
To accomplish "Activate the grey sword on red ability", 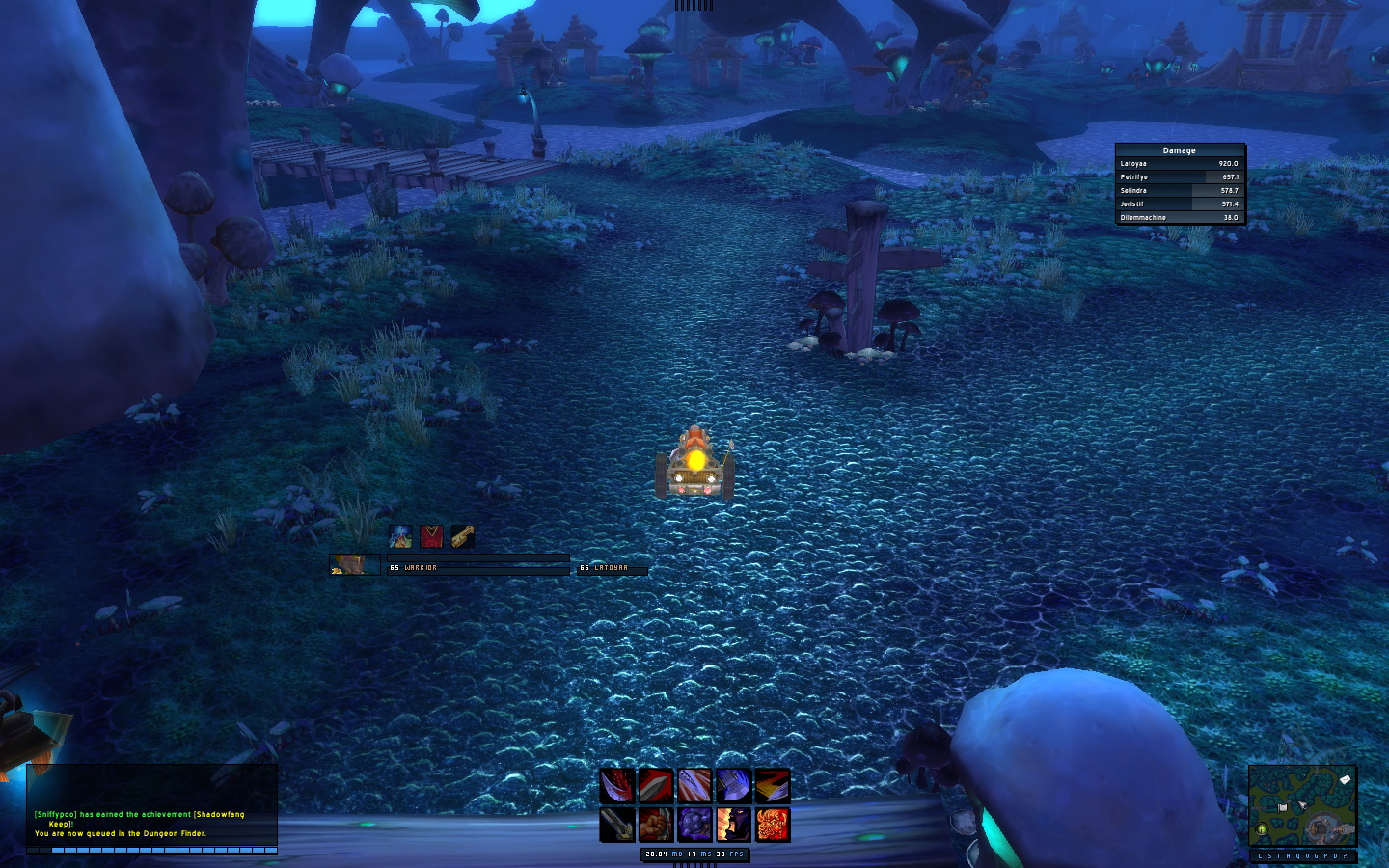I will 656,786.
